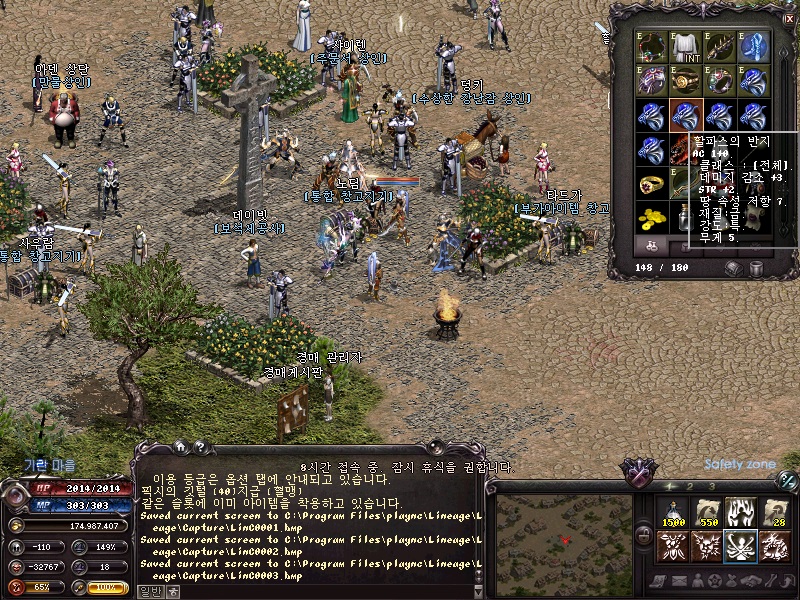The width and height of the screenshot is (800, 600).
Task: Activate the highlighted multi-armed figure skill
Action: (x=741, y=546)
